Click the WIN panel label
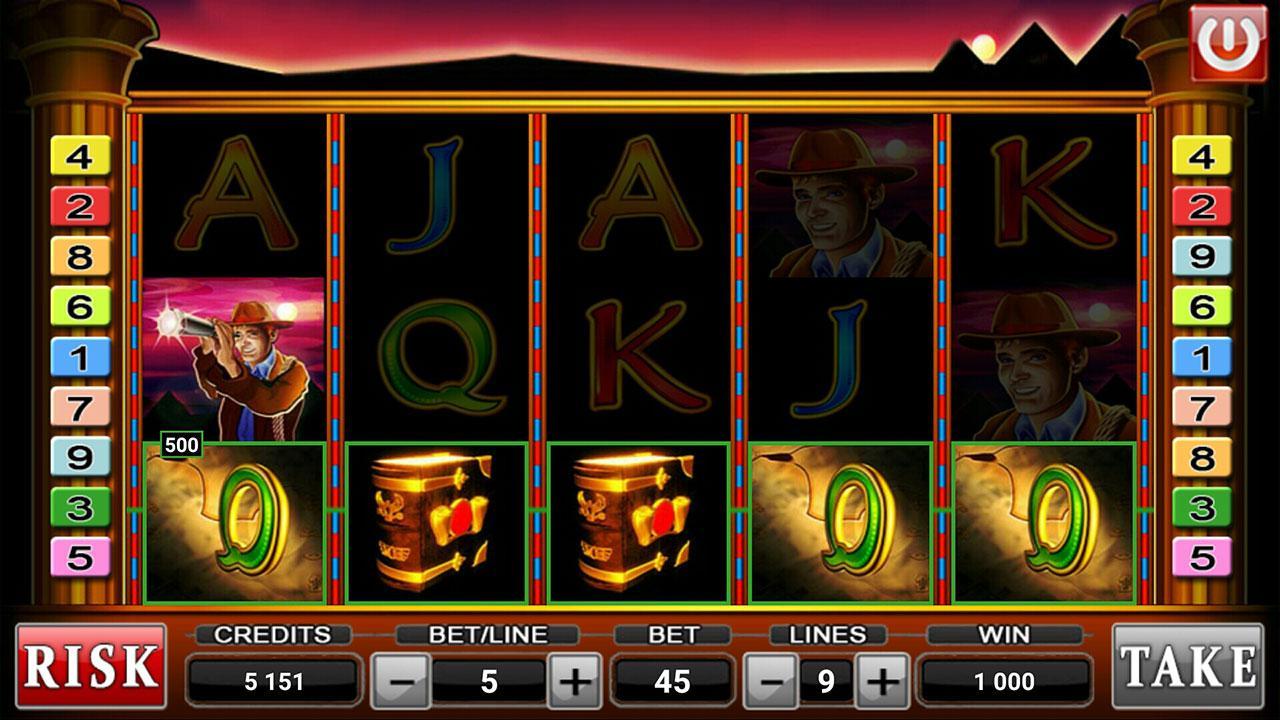This screenshot has width=1280, height=720. click(x=1002, y=632)
